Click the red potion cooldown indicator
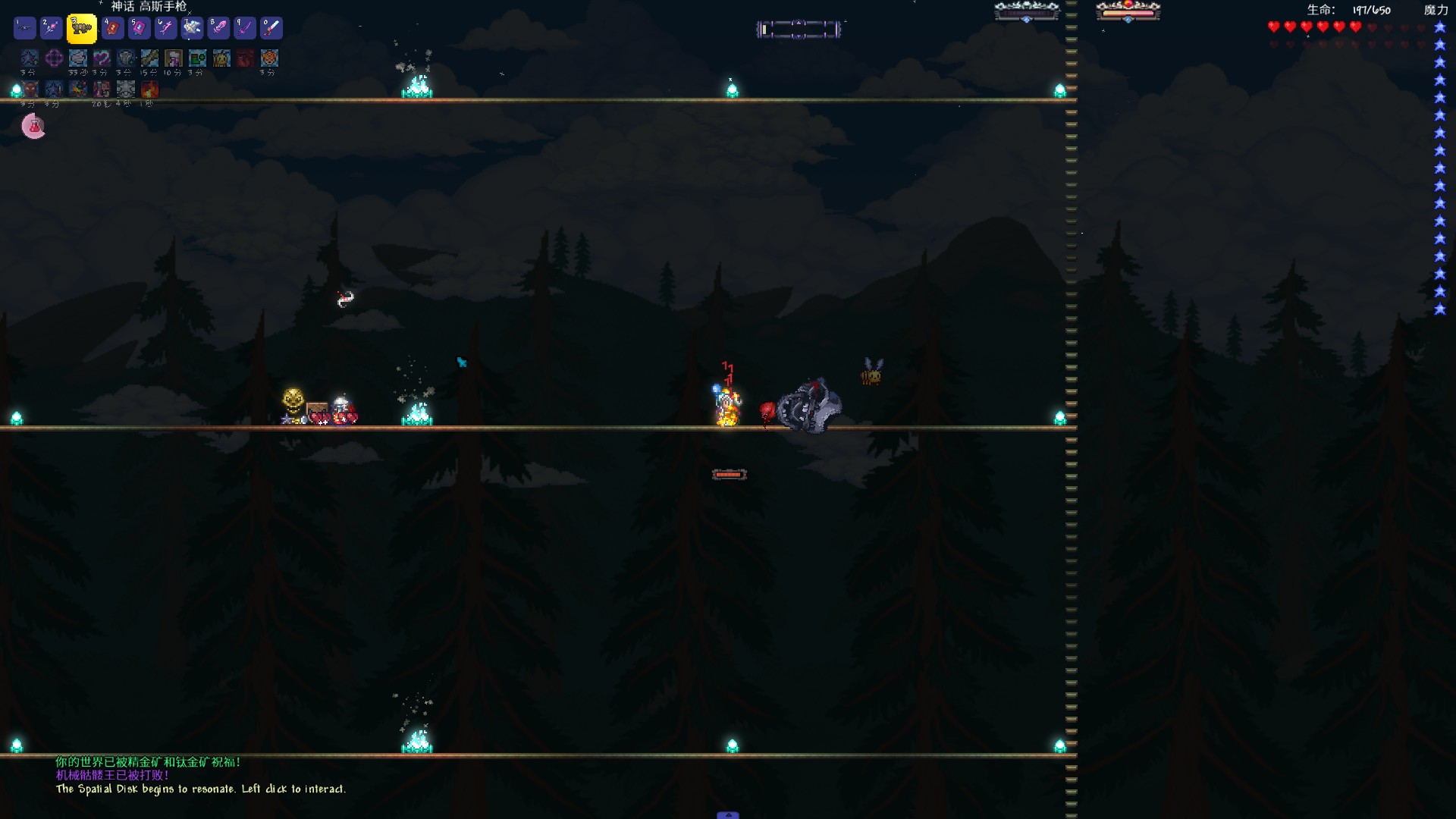1456x819 pixels. click(33, 127)
